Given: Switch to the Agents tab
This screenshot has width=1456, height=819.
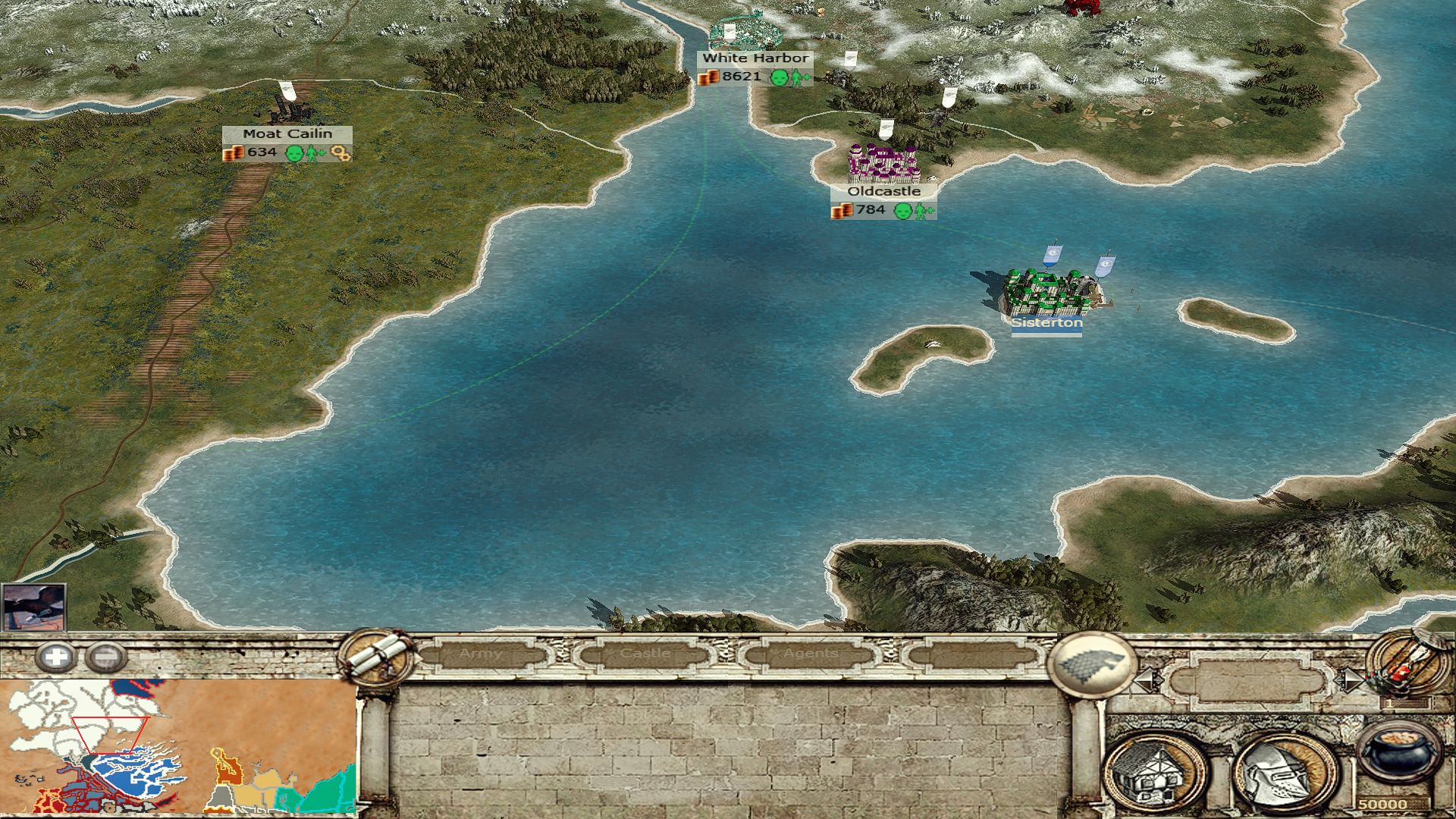Looking at the screenshot, I should click(x=811, y=654).
